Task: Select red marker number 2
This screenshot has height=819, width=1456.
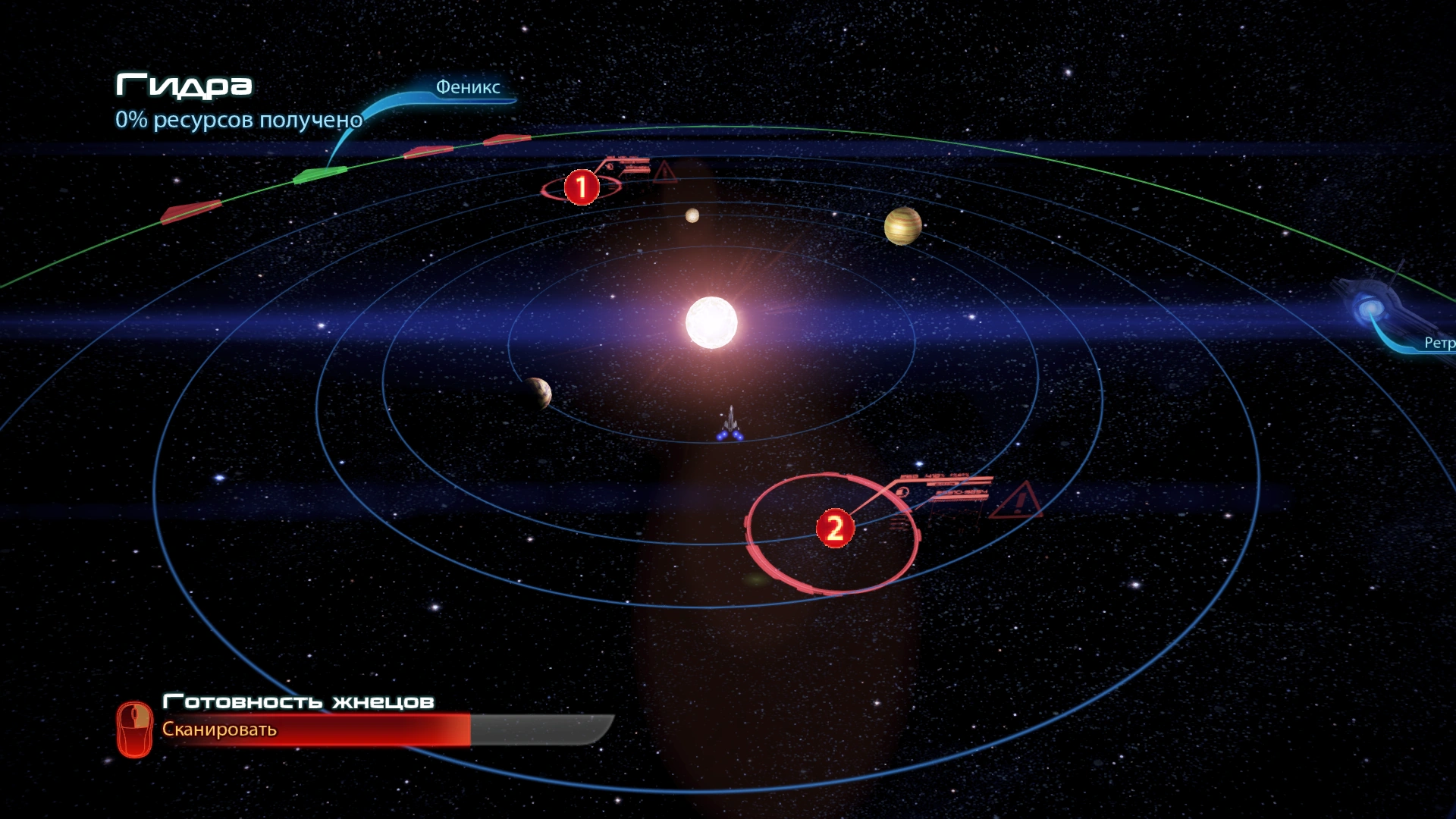Action: coord(835,528)
